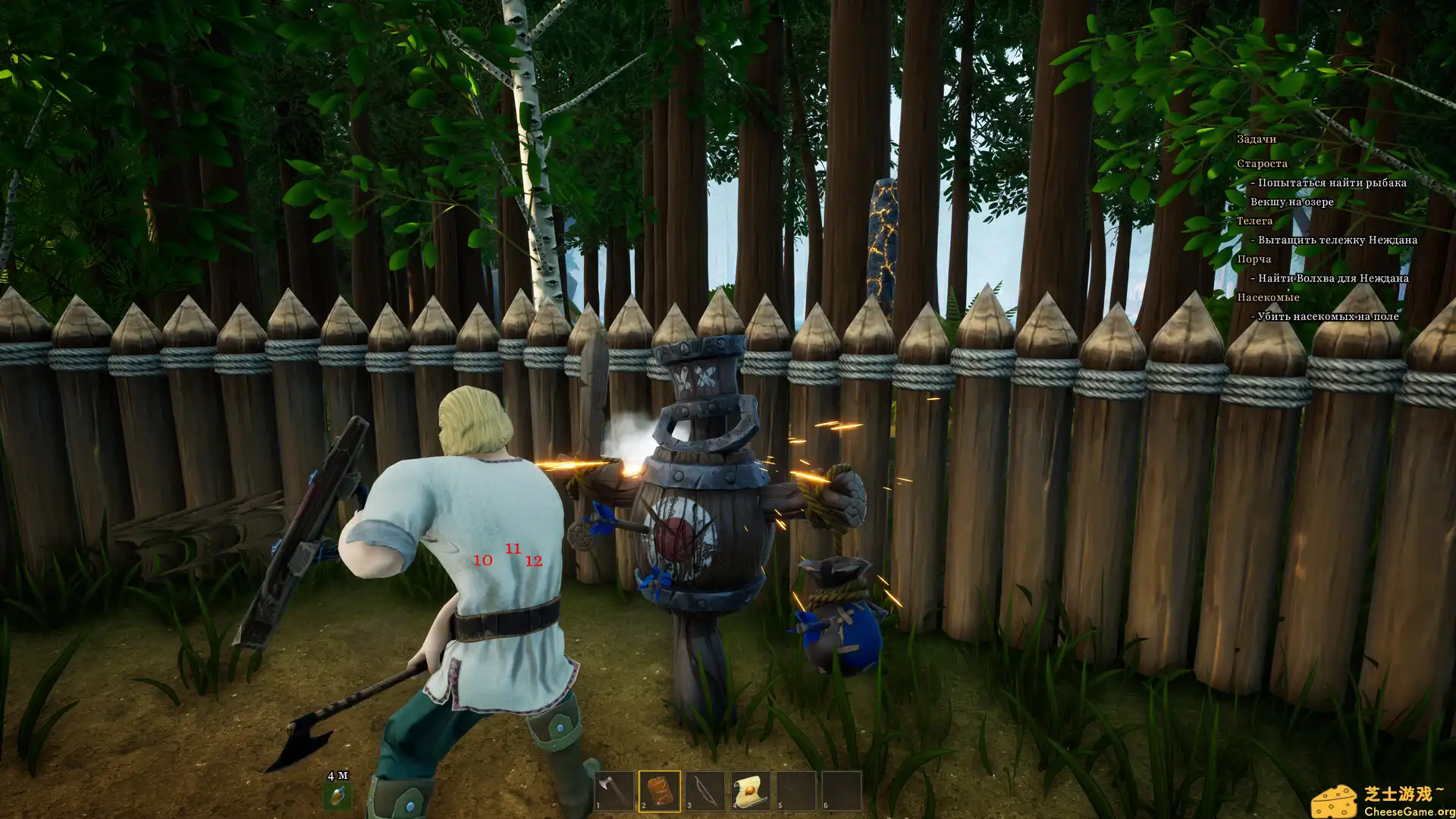1456x819 pixels.
Task: Select the highlighted brown leather item slot
Action: click(660, 791)
